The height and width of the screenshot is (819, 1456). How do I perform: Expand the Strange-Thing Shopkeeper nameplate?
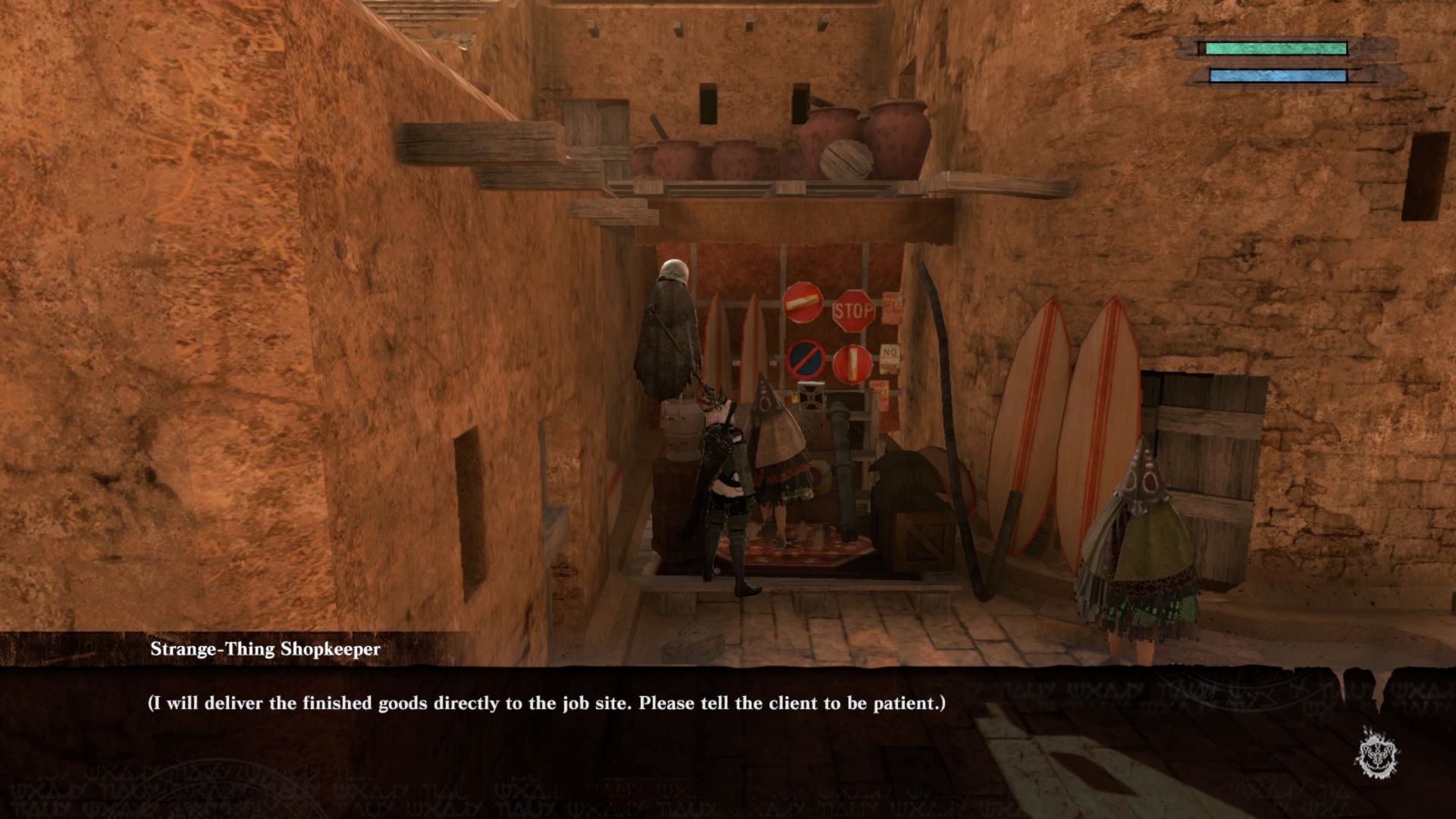coord(265,648)
